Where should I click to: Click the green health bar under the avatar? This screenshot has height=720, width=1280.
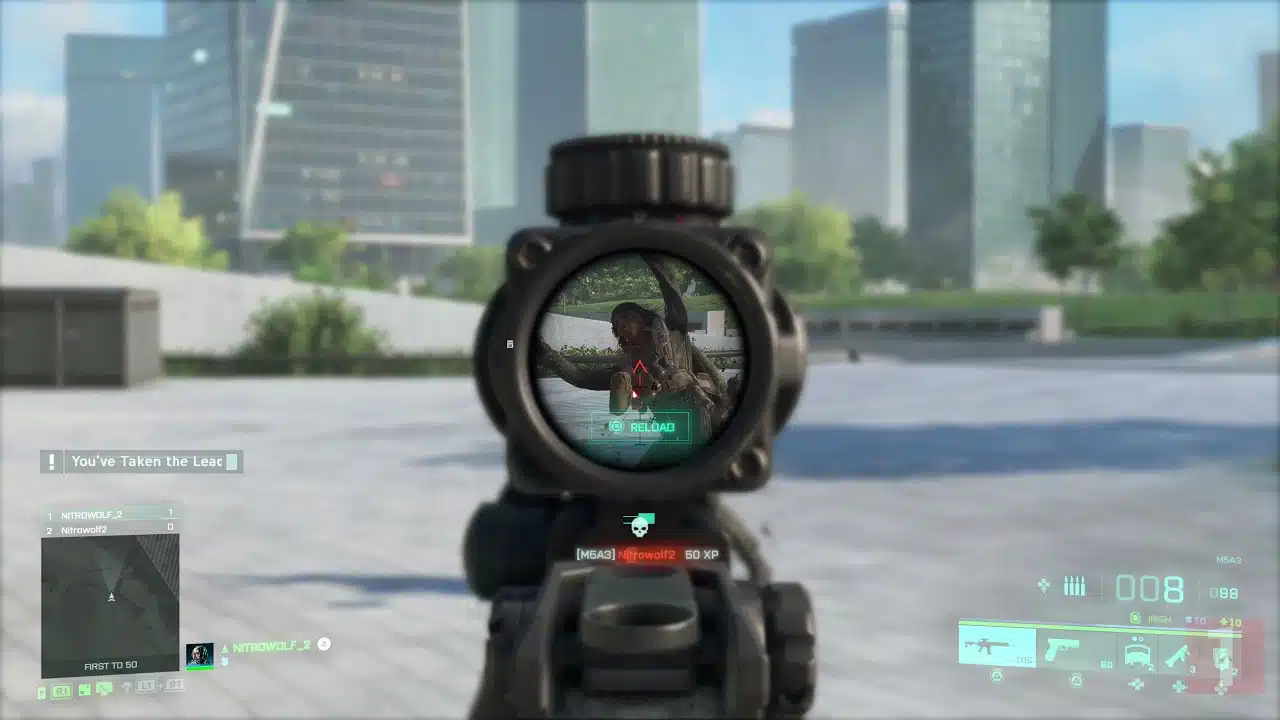click(x=200, y=667)
